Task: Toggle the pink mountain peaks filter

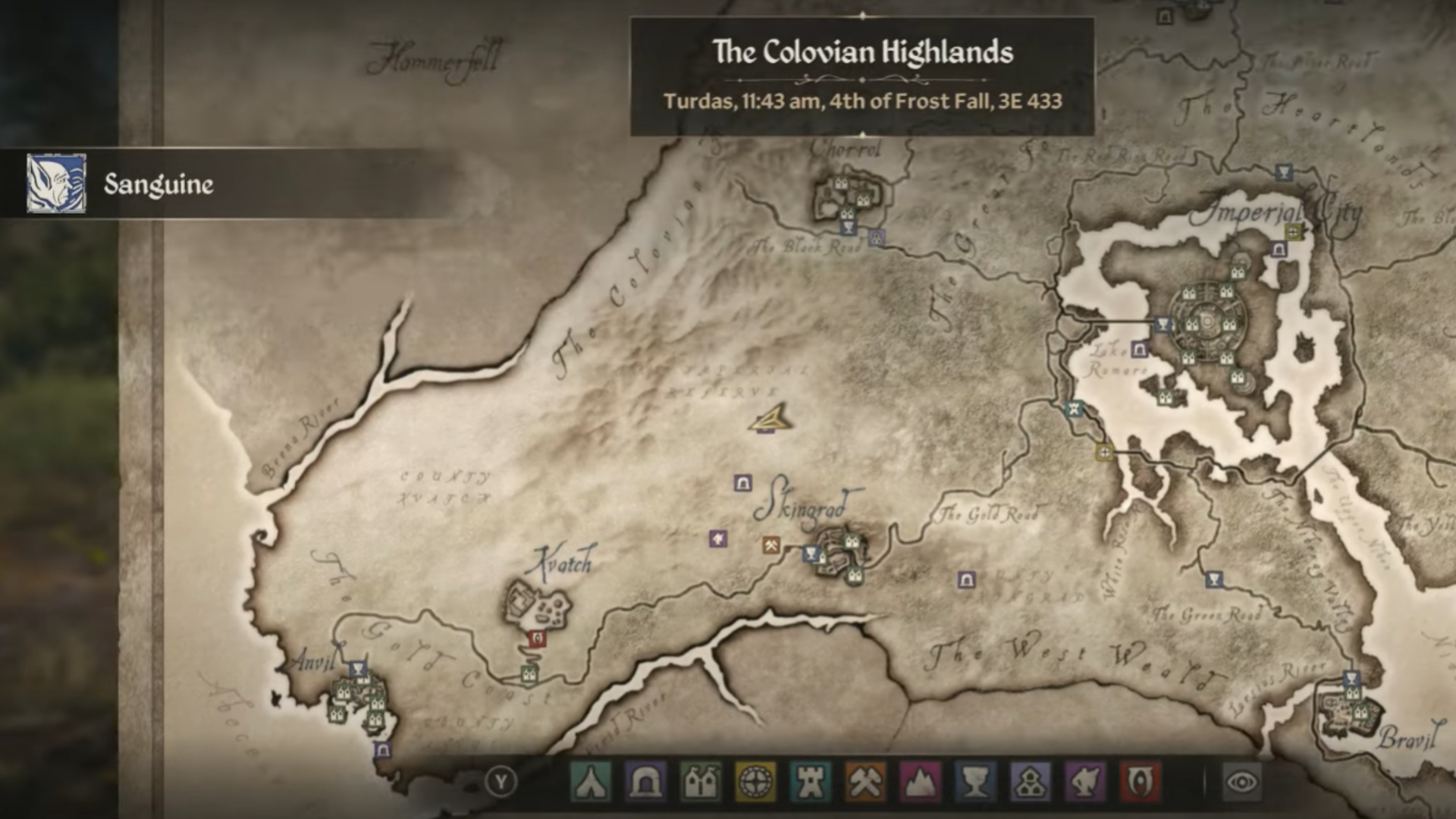Action: click(921, 782)
